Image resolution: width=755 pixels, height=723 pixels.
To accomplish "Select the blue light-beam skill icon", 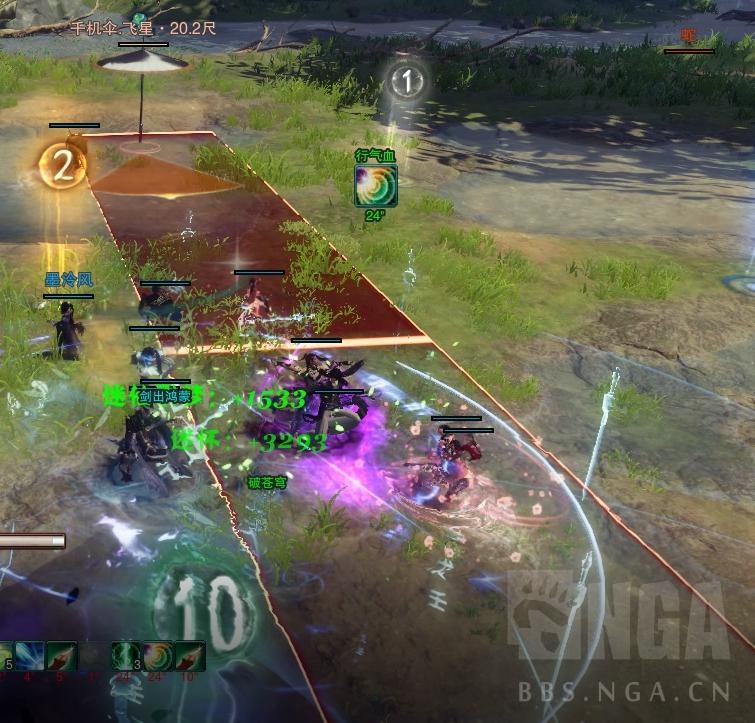I will pos(28,656).
